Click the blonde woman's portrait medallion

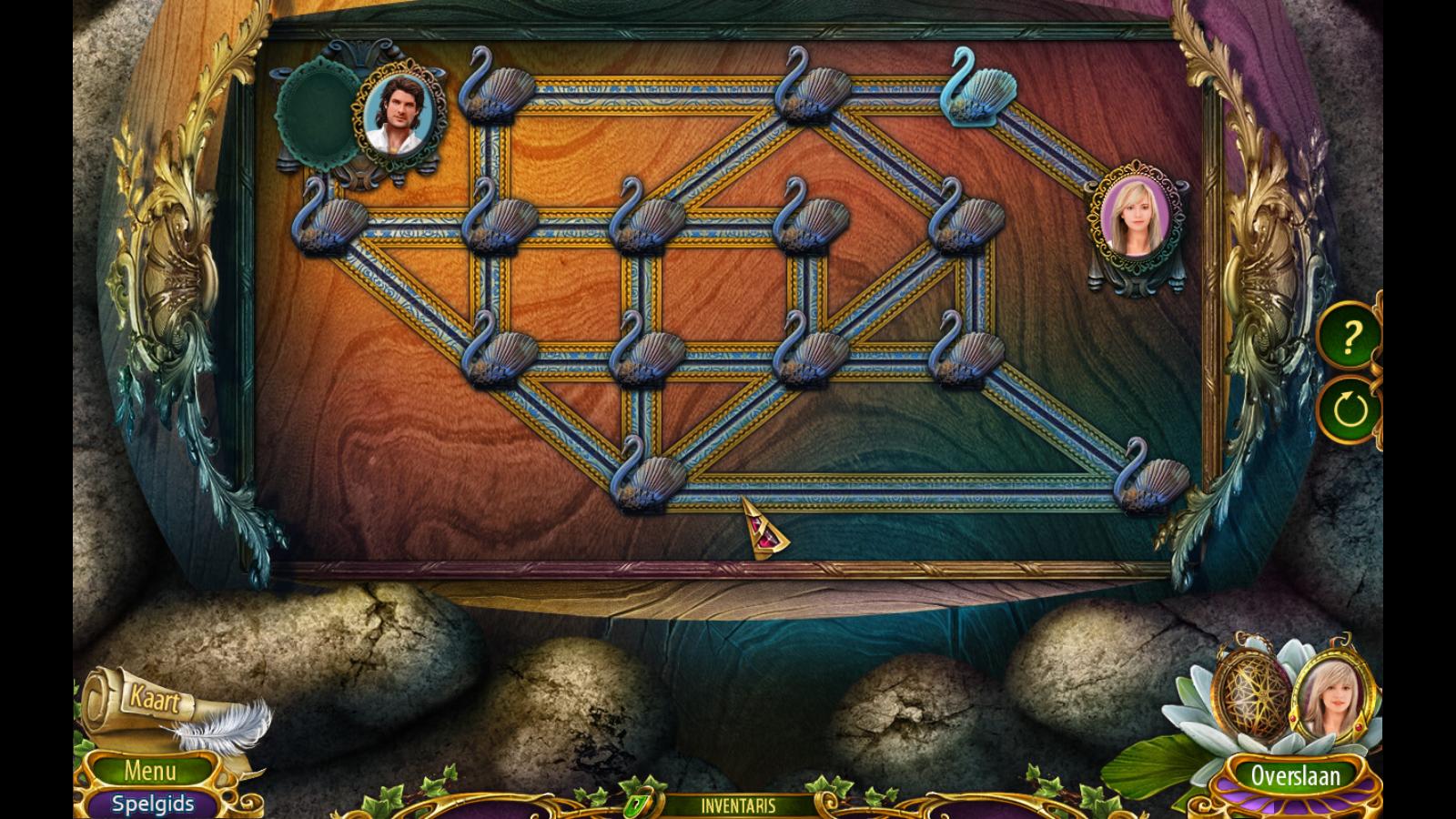click(1134, 221)
